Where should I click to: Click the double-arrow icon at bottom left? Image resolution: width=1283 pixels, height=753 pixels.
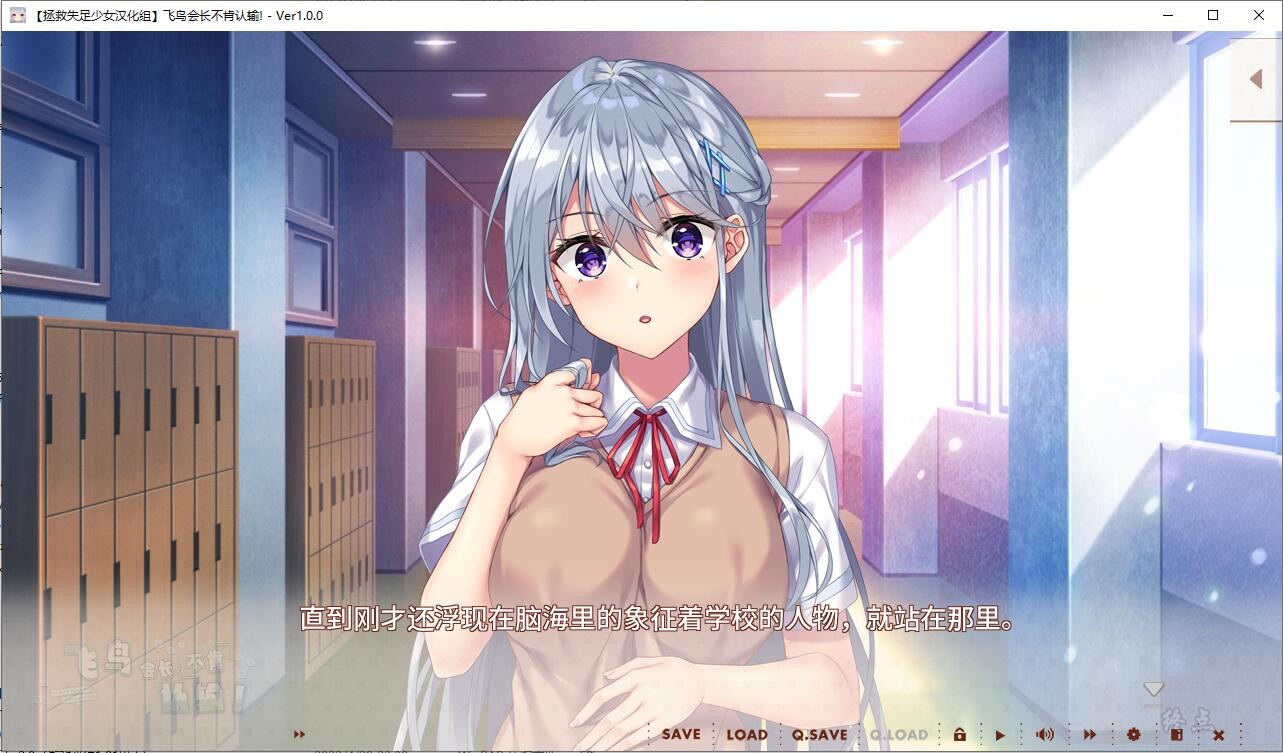[x=299, y=733]
